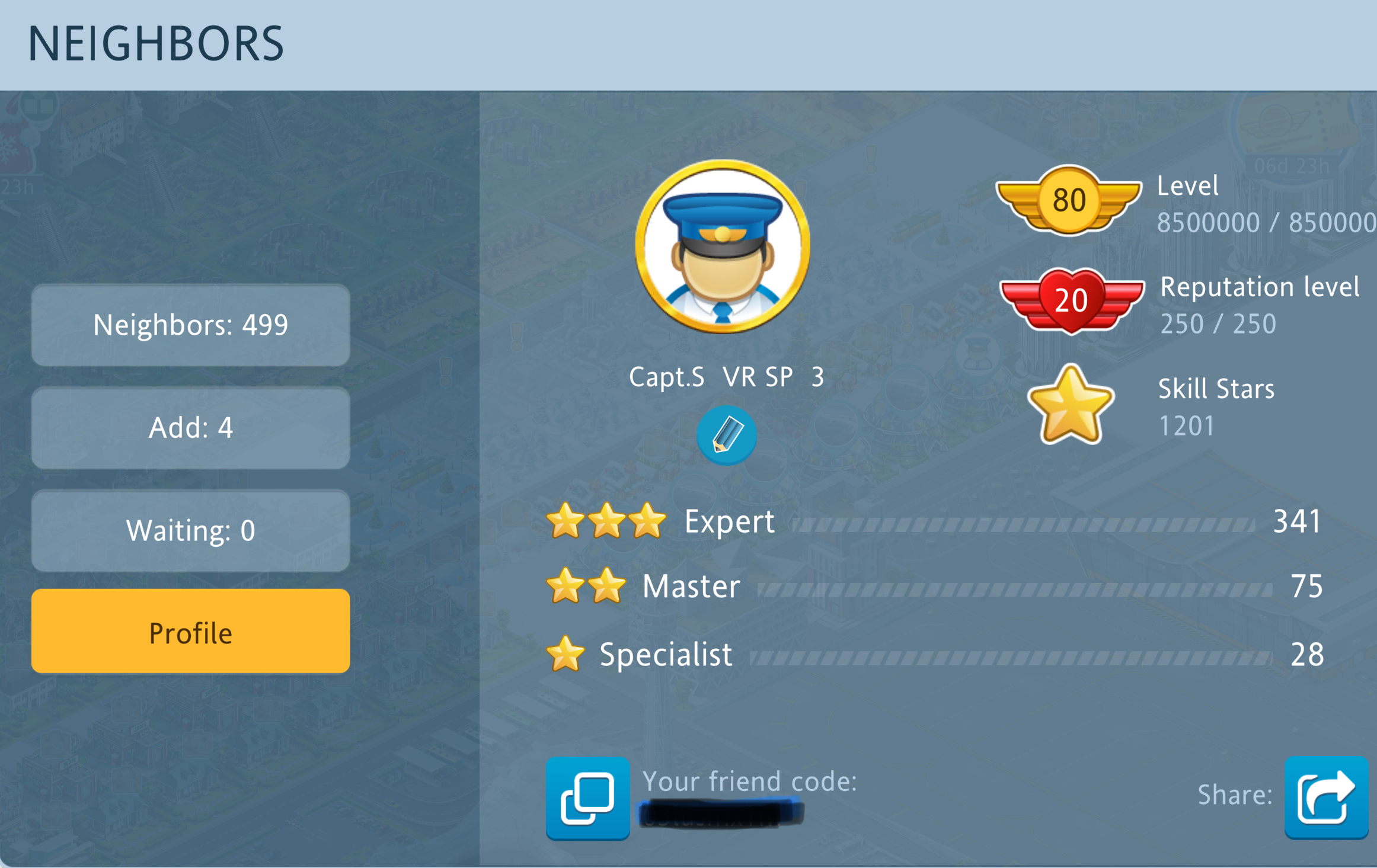Click the captain avatar portrait

pyautogui.click(x=722, y=246)
